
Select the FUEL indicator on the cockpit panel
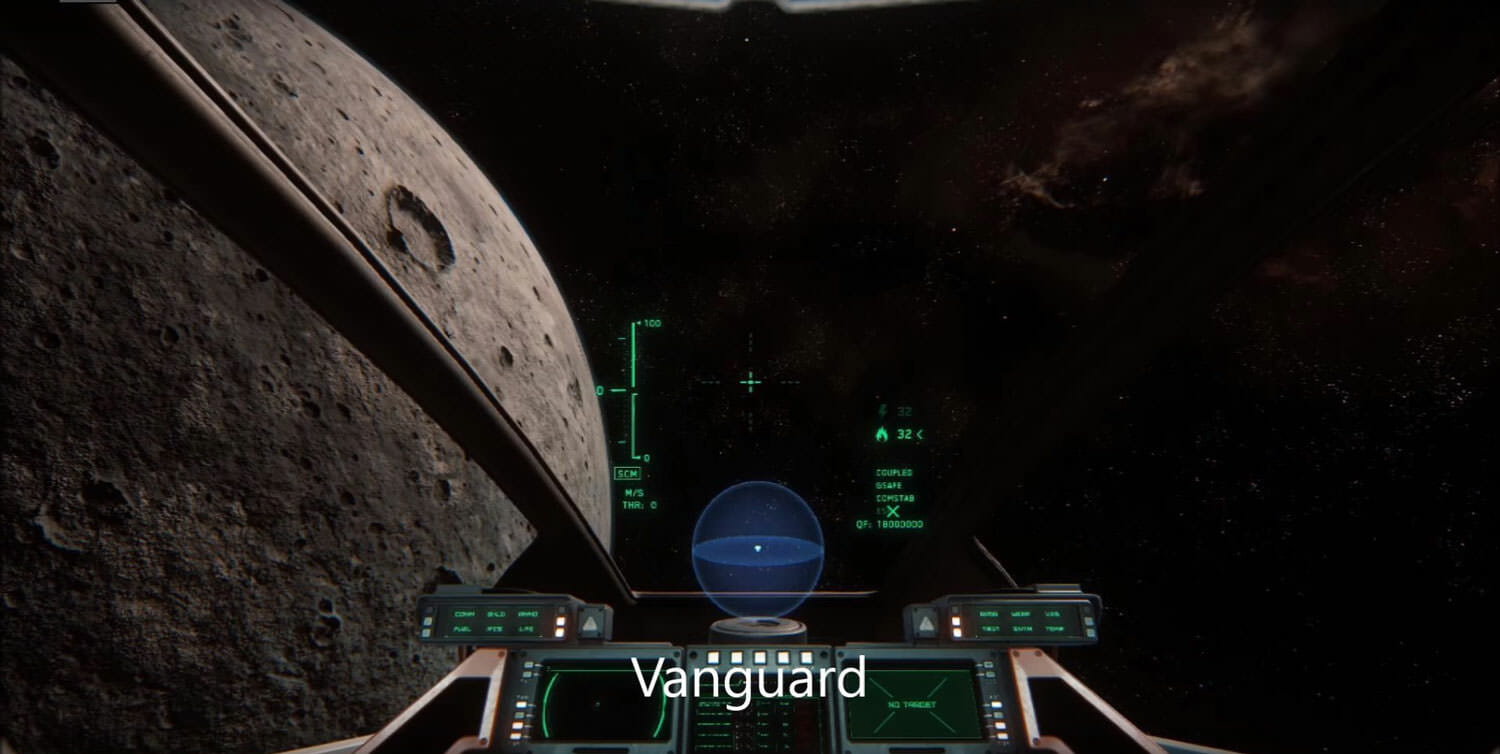pos(463,629)
